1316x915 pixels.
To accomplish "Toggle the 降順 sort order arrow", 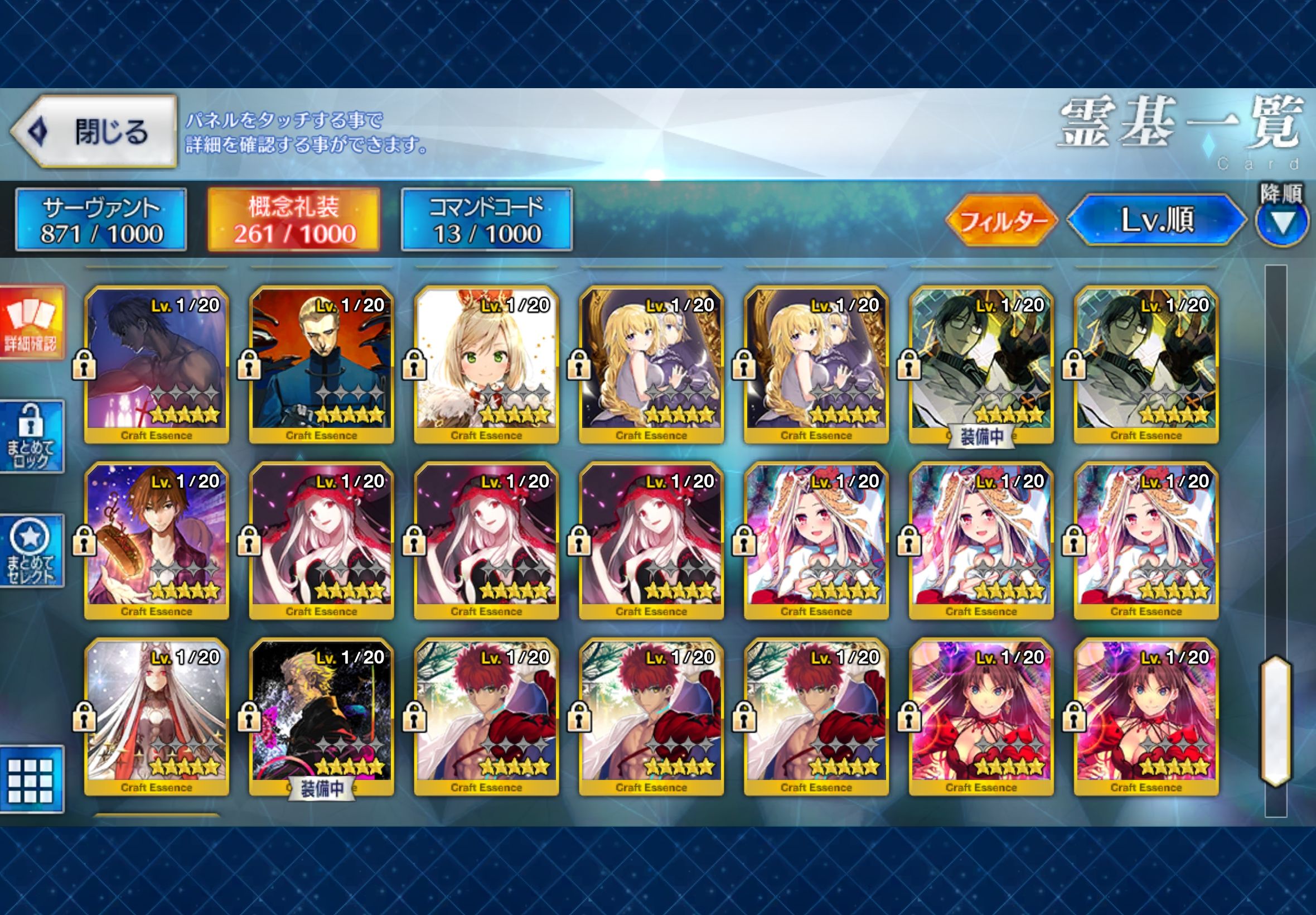I will (x=1281, y=223).
